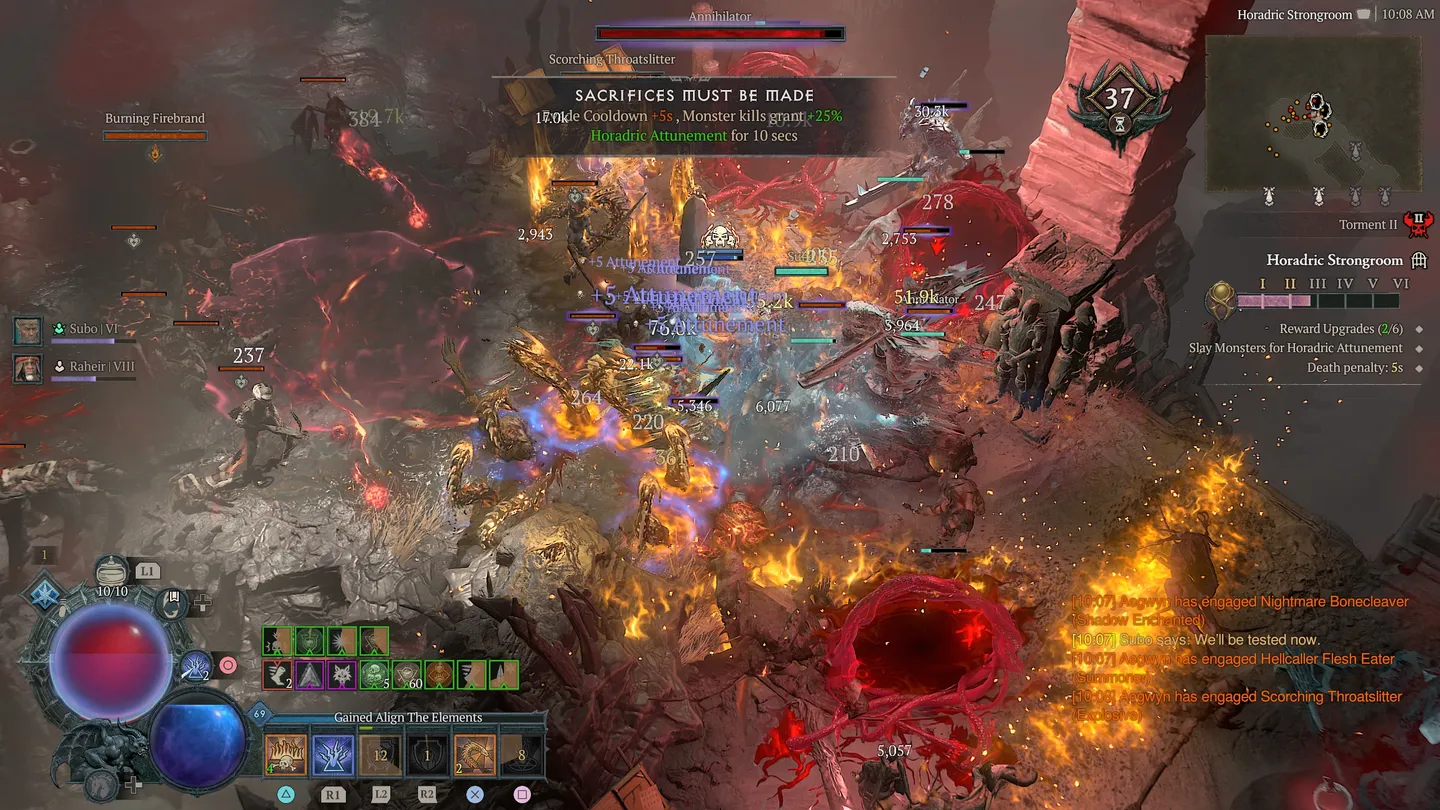This screenshot has height=810, width=1440.
Task: Click the lightning skill icon beside the health orb
Action: (x=196, y=664)
